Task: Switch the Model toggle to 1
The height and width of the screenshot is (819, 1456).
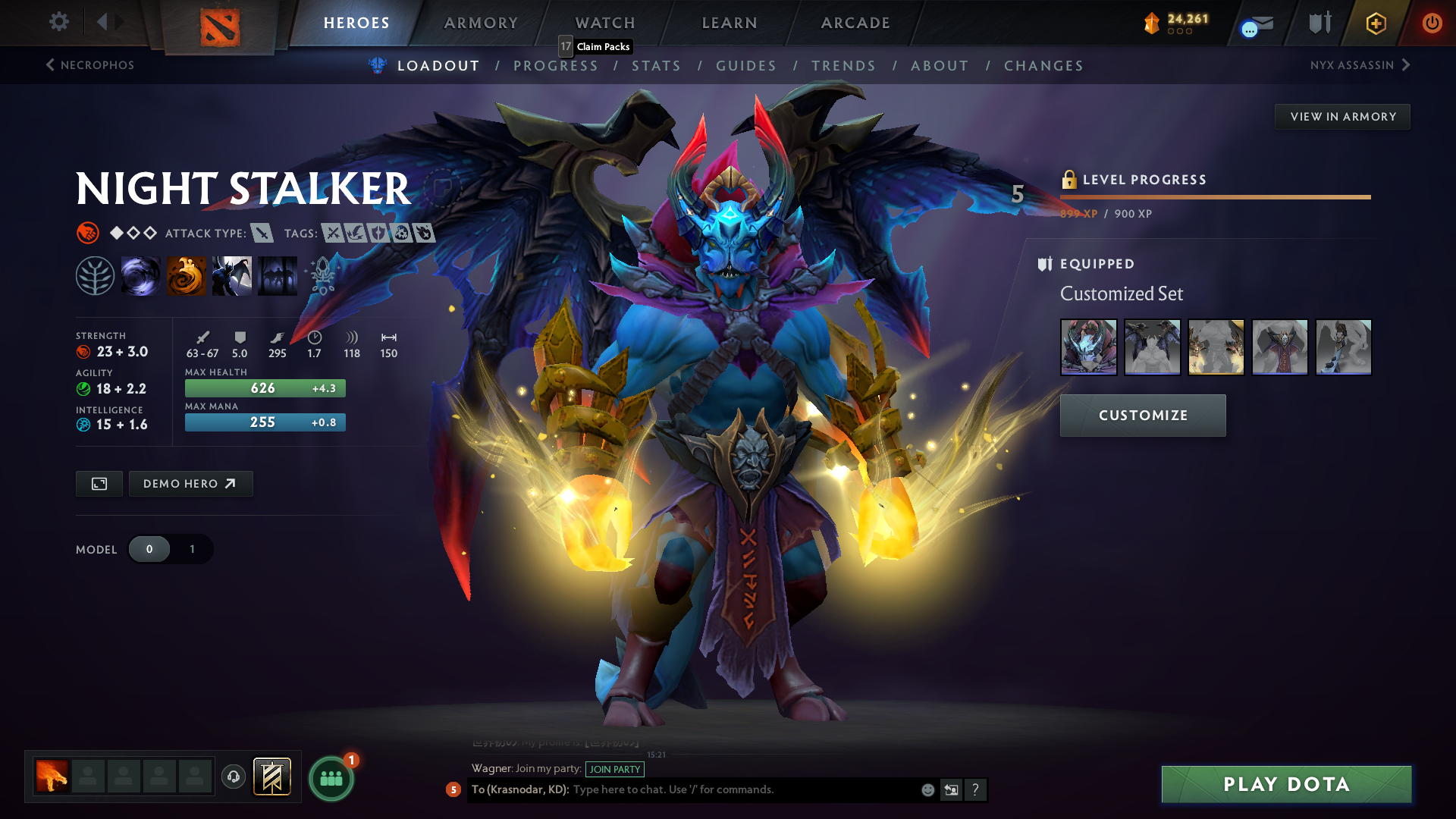Action: (191, 548)
